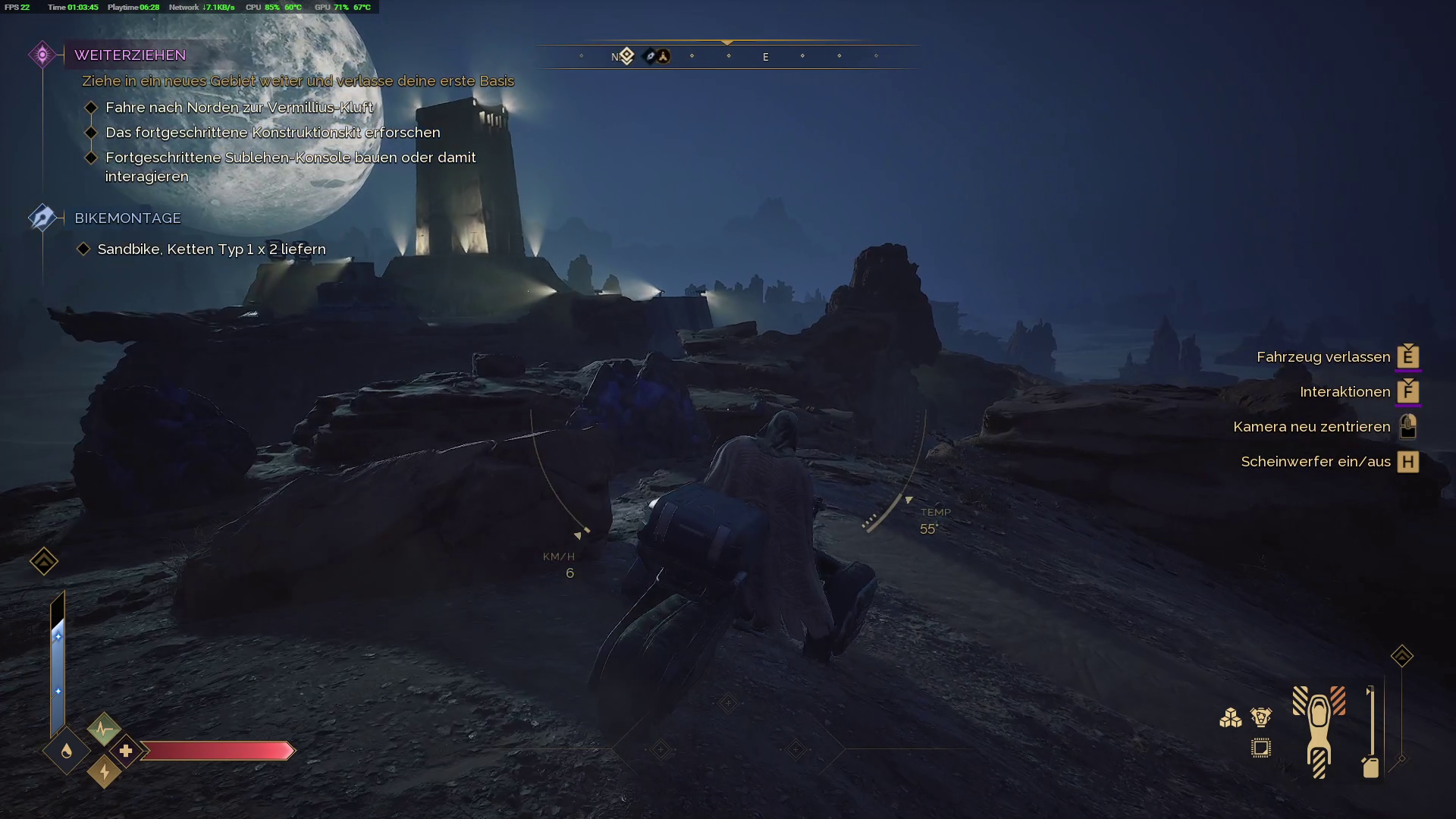Screen dimensions: 1456x819
Task: Click the water droplet hydration icon
Action: coord(67,751)
